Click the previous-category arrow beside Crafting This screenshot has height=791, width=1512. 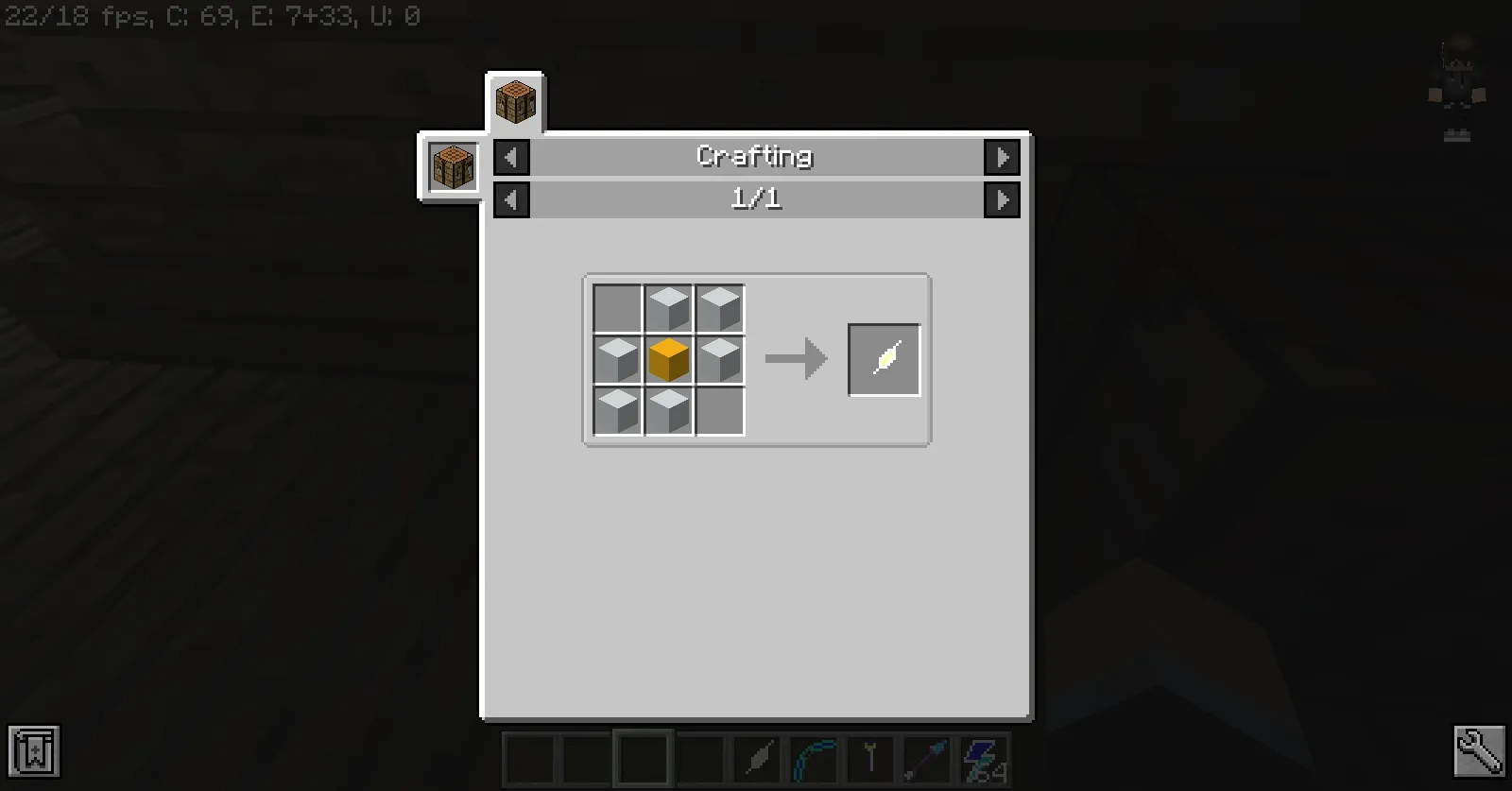coord(510,157)
